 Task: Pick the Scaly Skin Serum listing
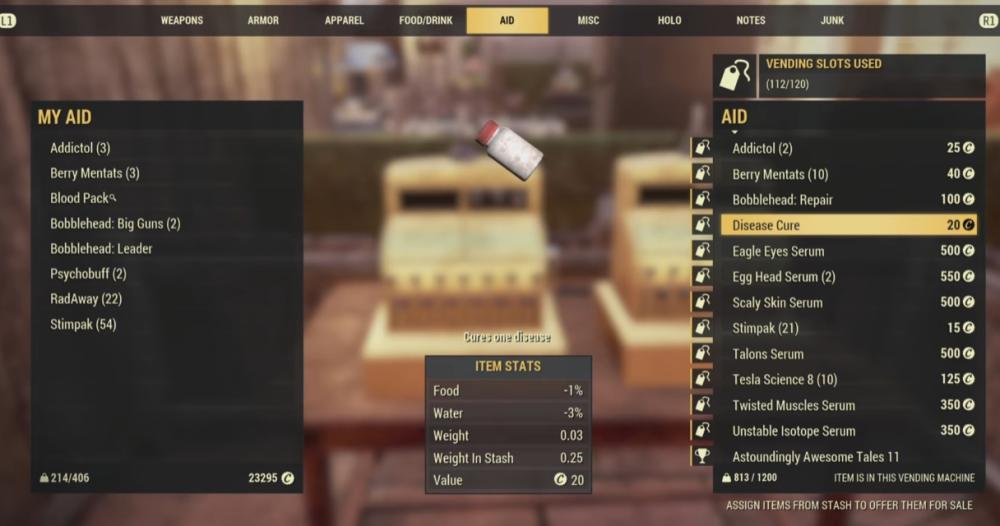pos(777,303)
